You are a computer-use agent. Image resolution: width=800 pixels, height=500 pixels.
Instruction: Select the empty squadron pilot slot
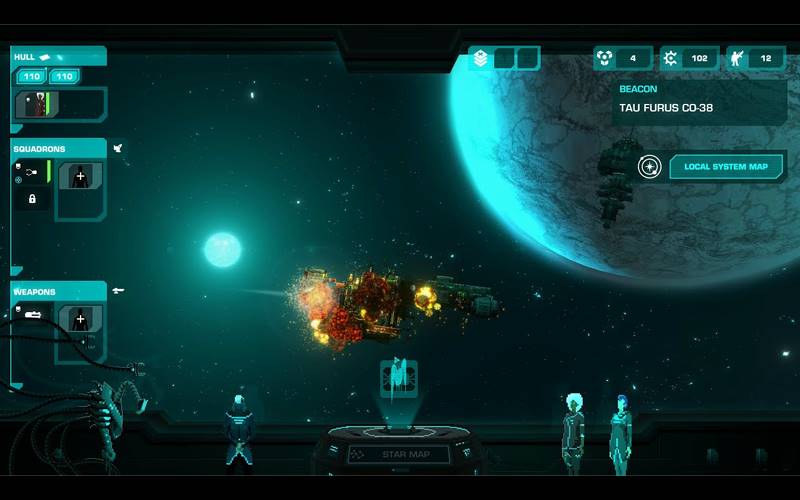80,177
